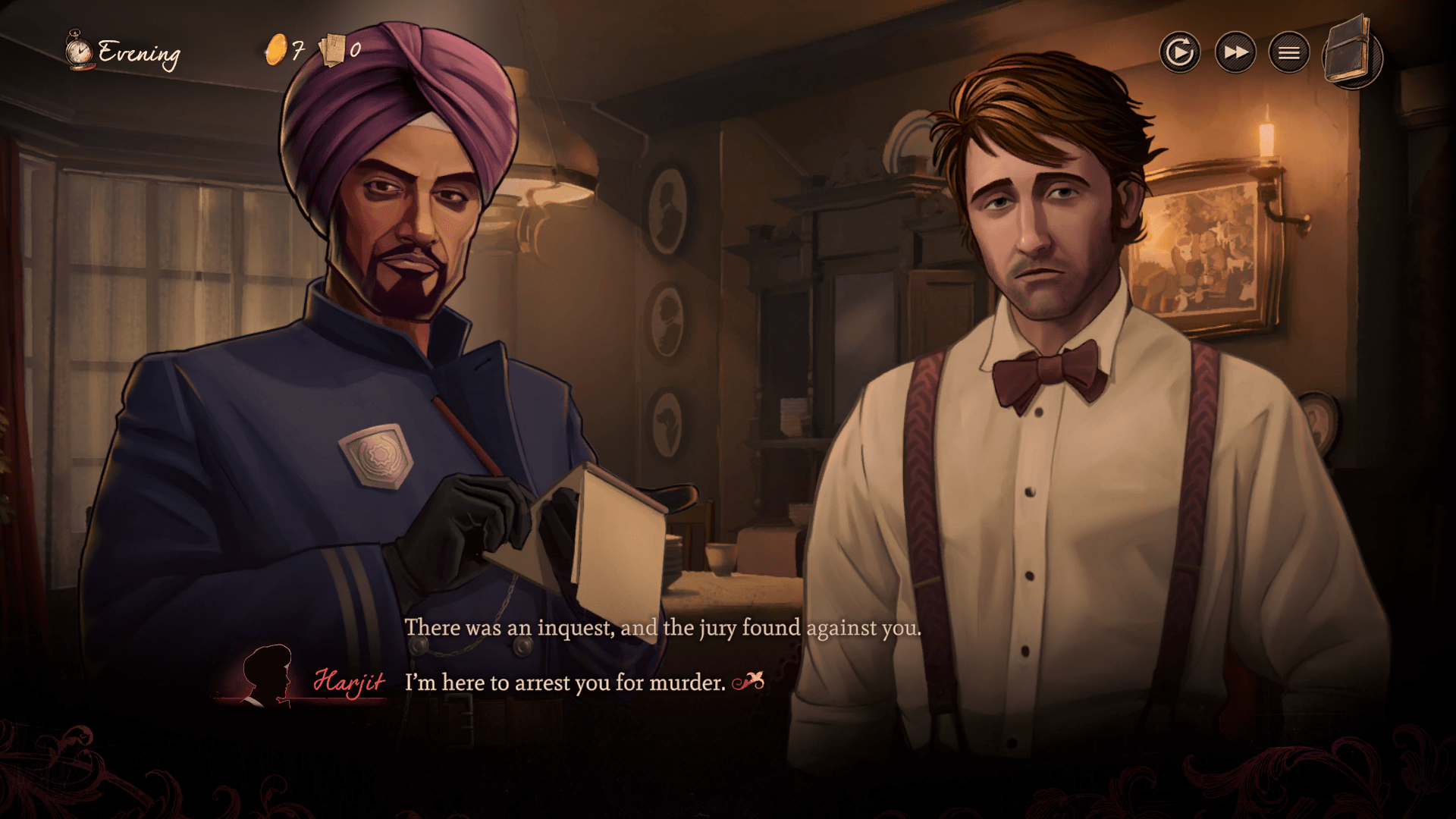Click the notes stack counter icon
This screenshot has height=819, width=1456.
click(331, 50)
